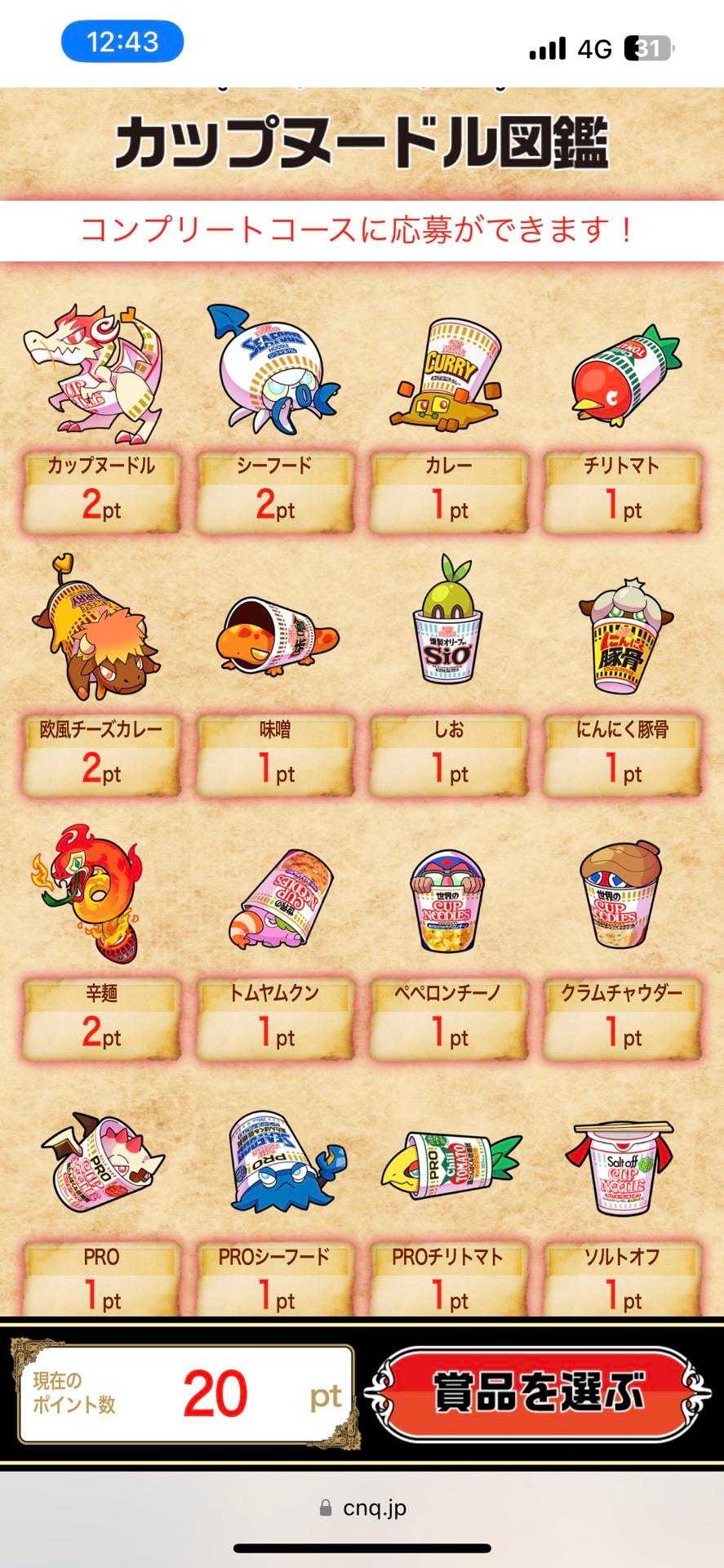Pick the カレー curry monster tile
The height and width of the screenshot is (1568, 724).
click(448, 372)
